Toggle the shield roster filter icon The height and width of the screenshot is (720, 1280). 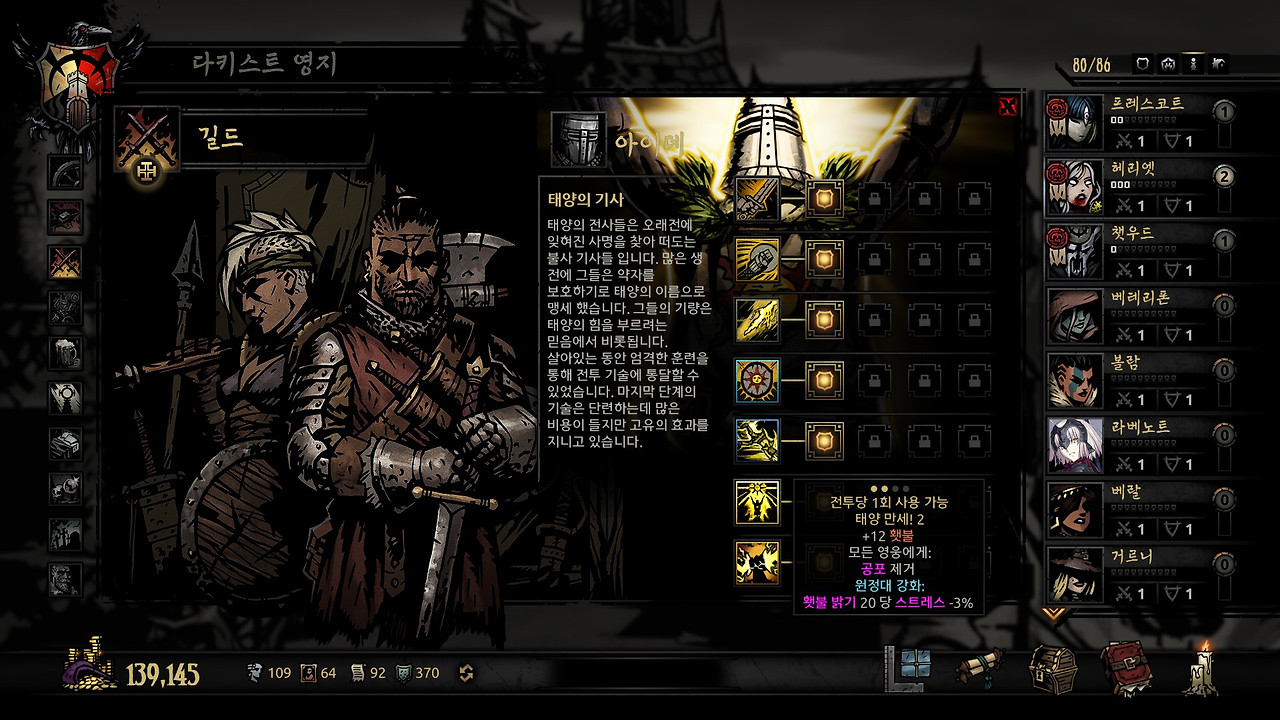[1144, 64]
